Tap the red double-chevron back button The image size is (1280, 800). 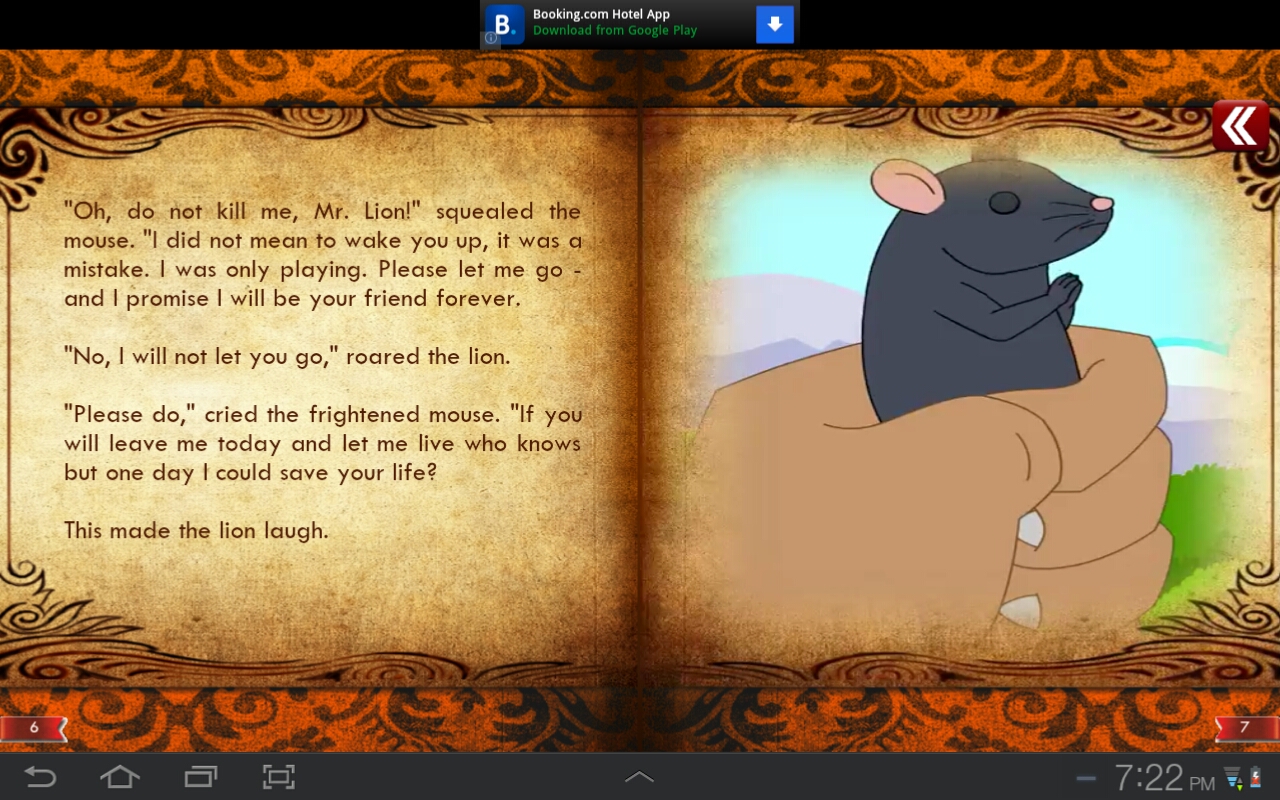(x=1238, y=124)
